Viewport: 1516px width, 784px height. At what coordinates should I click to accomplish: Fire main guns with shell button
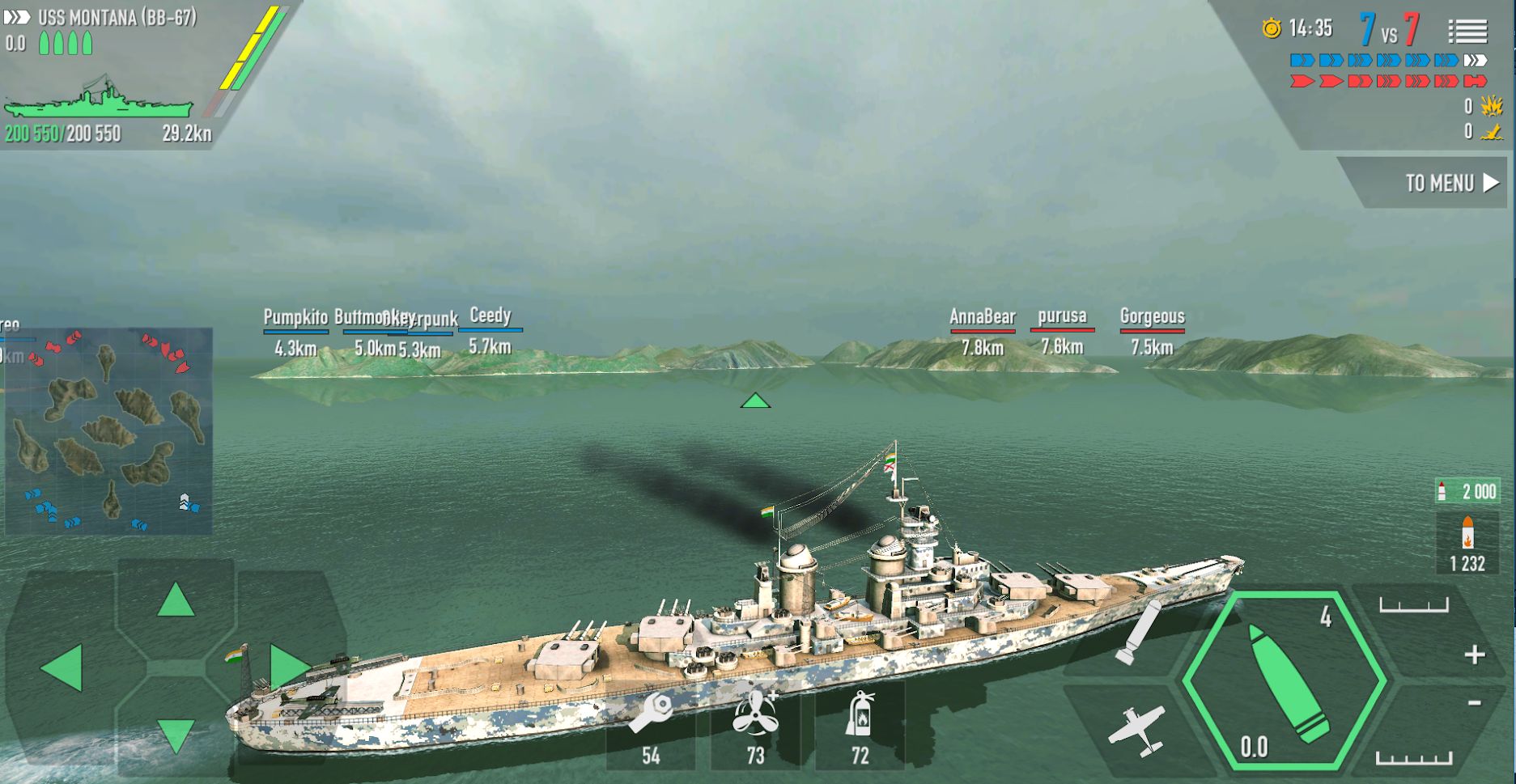point(1285,681)
